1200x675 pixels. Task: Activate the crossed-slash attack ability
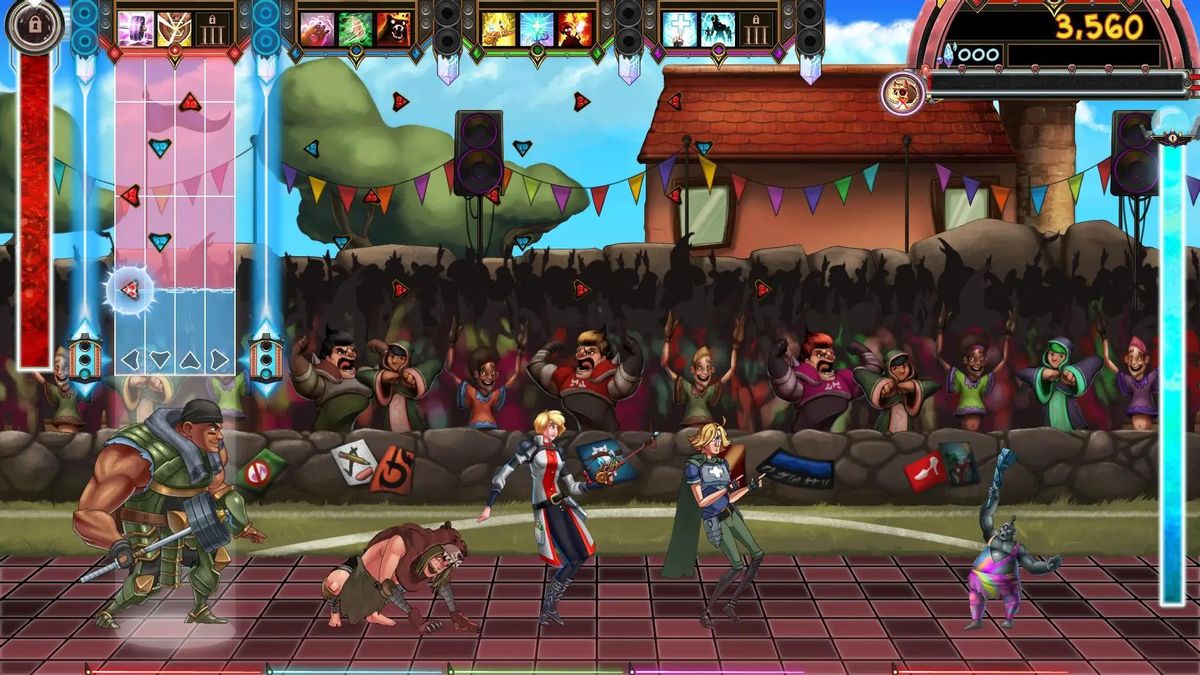[173, 29]
